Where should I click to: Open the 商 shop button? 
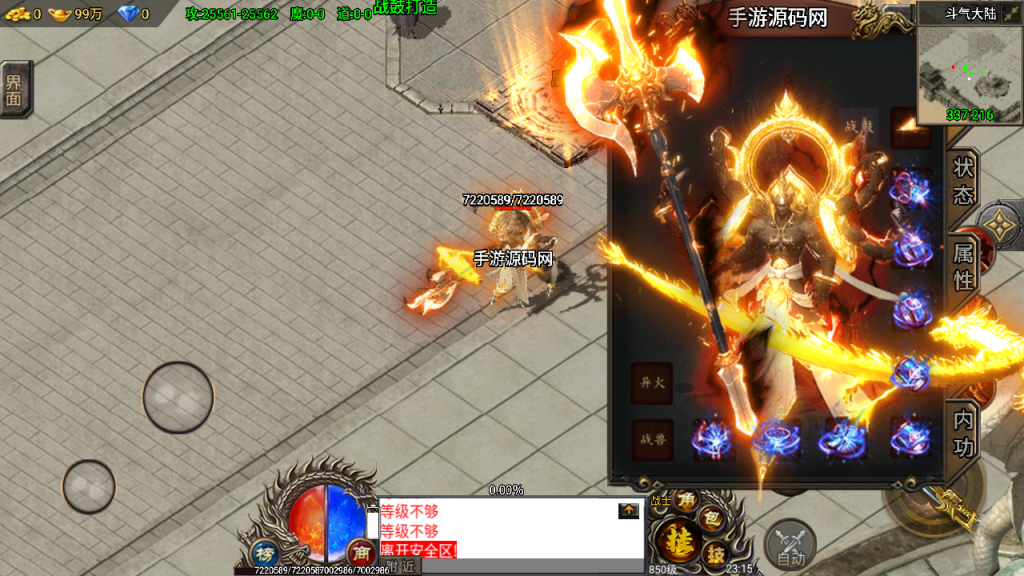pos(360,551)
